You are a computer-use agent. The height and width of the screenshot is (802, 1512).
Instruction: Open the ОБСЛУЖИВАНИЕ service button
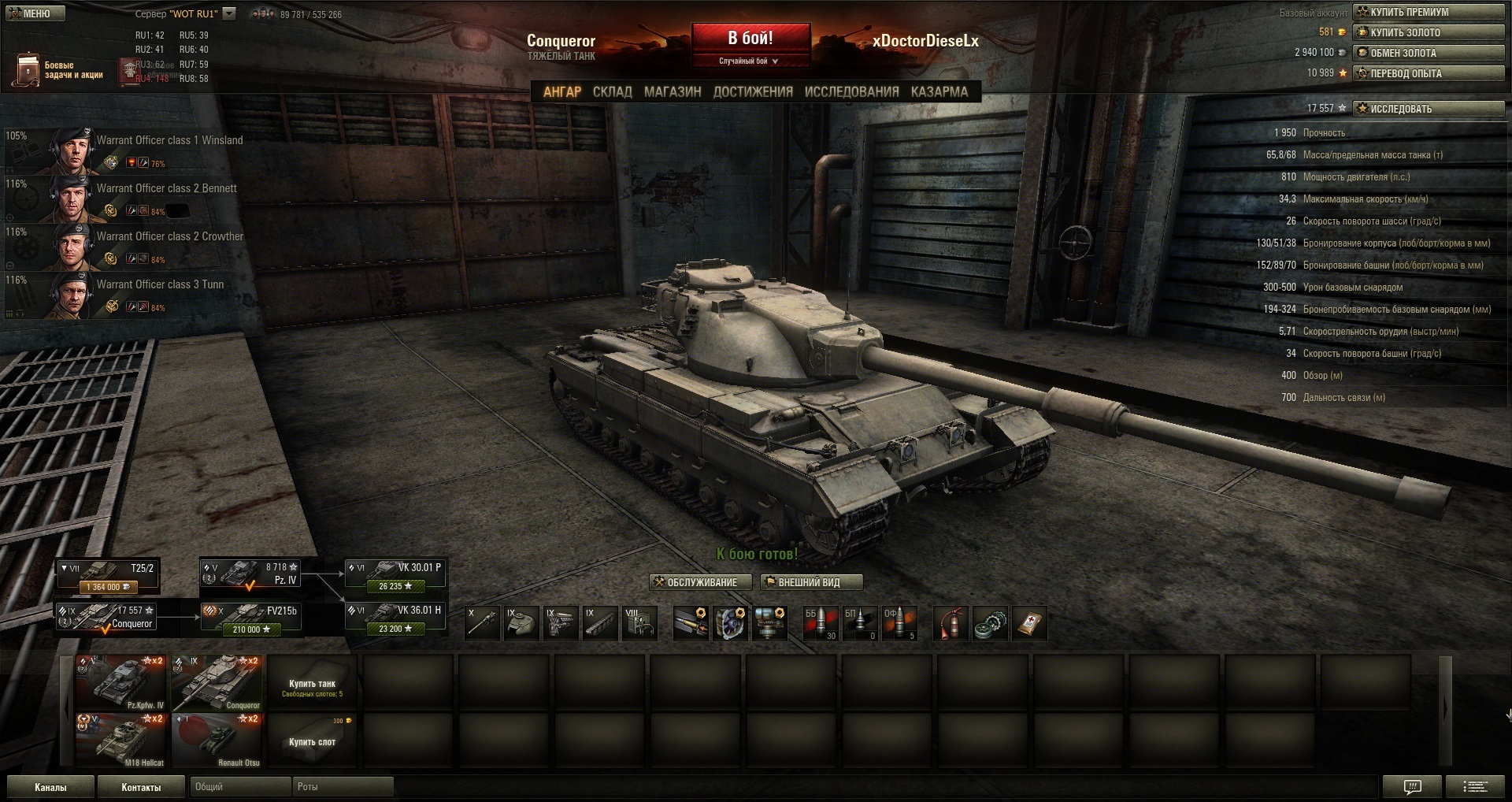pyautogui.click(x=695, y=582)
